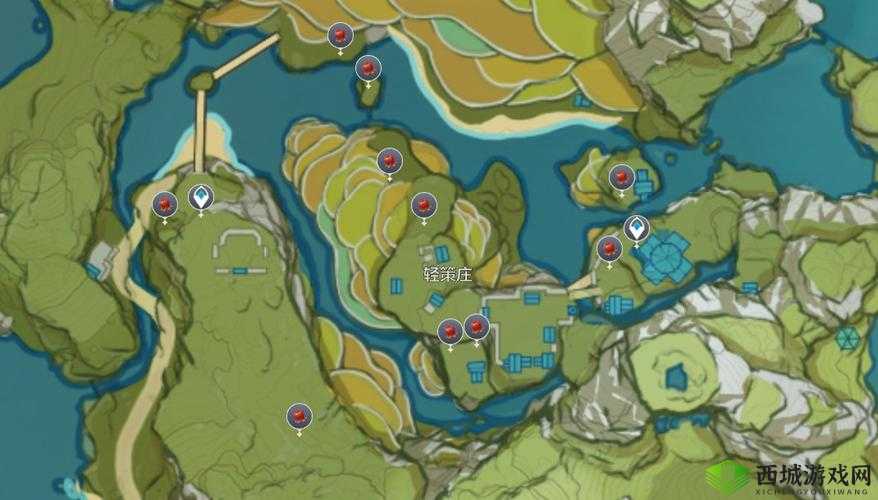The height and width of the screenshot is (500, 878).
Task: Select the lone red marker in the open grassland
Action: [x=298, y=416]
